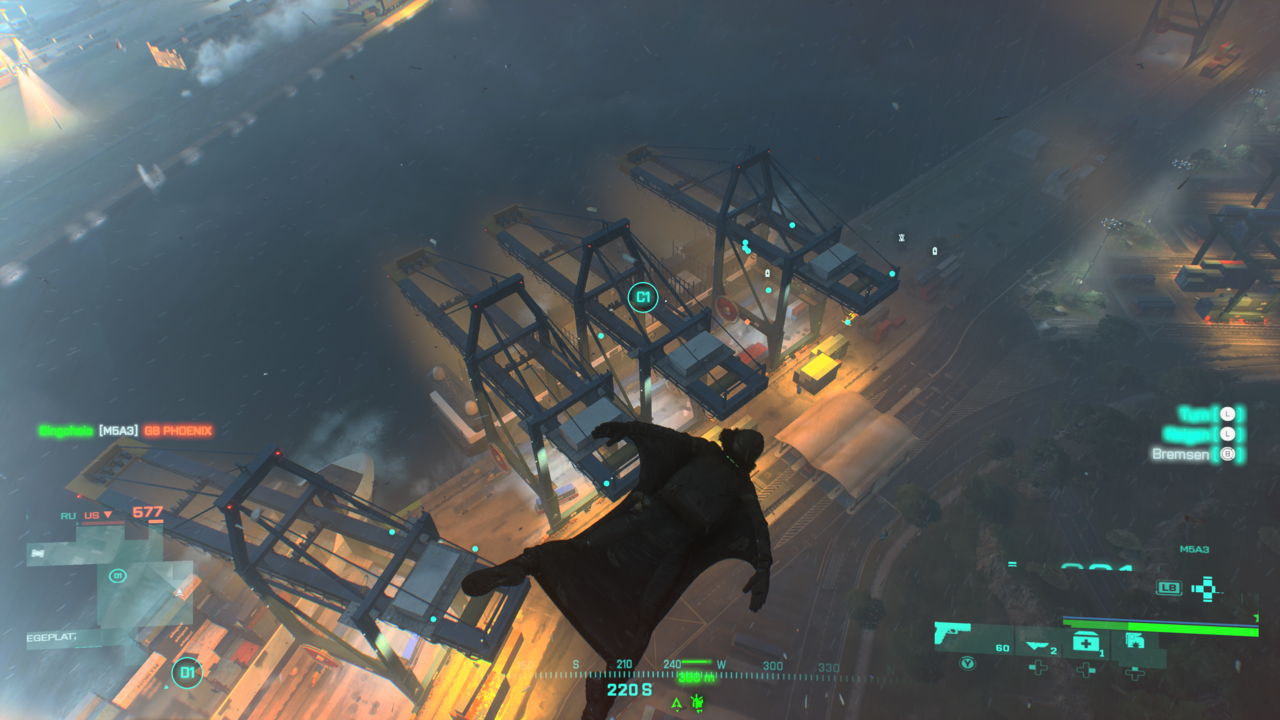Select the large D1 objective marker
This screenshot has width=1280, height=720.
186,672
